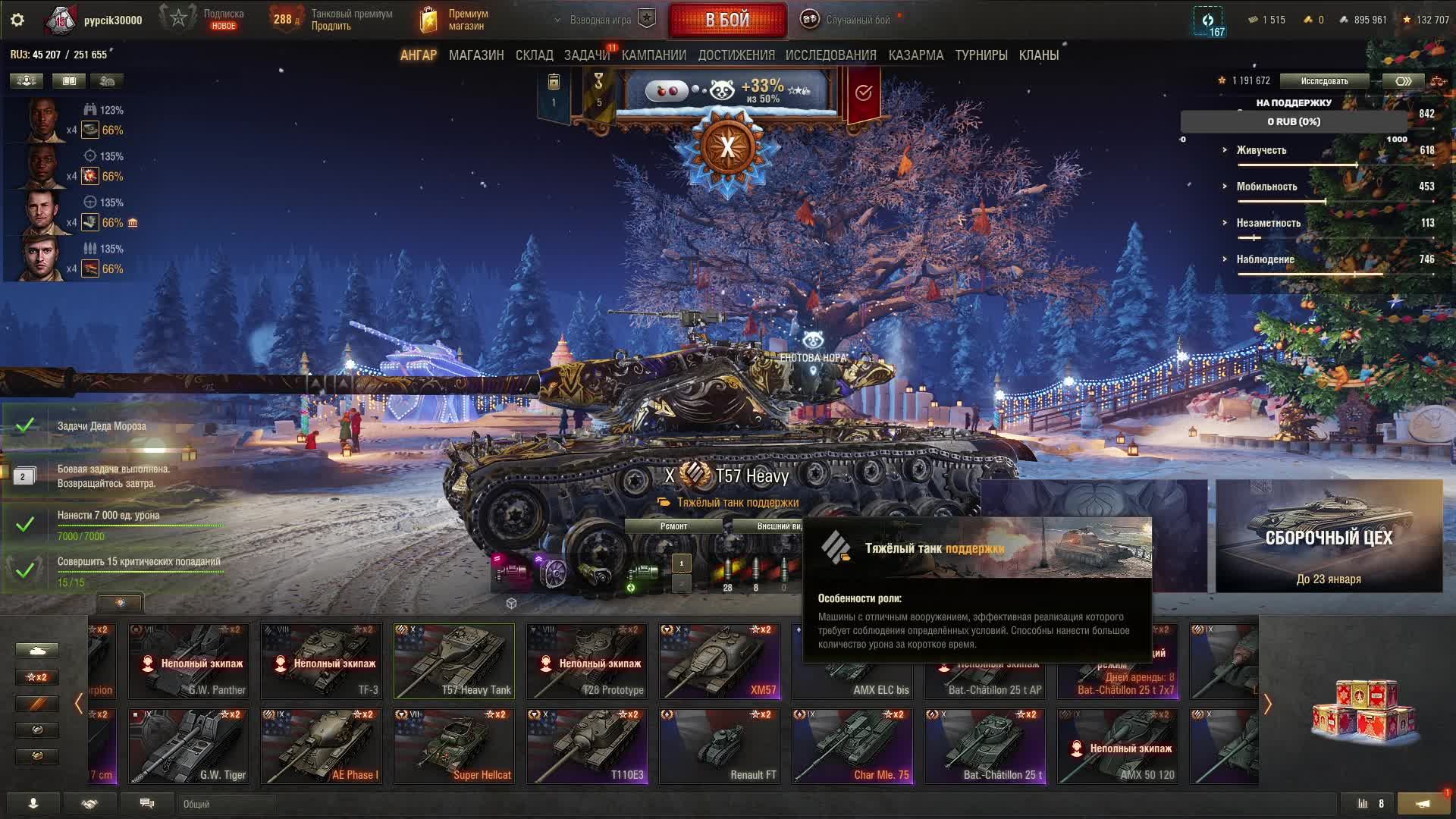Choose the Super Hellcat tank card
The width and height of the screenshot is (1456, 819).
coord(454,745)
